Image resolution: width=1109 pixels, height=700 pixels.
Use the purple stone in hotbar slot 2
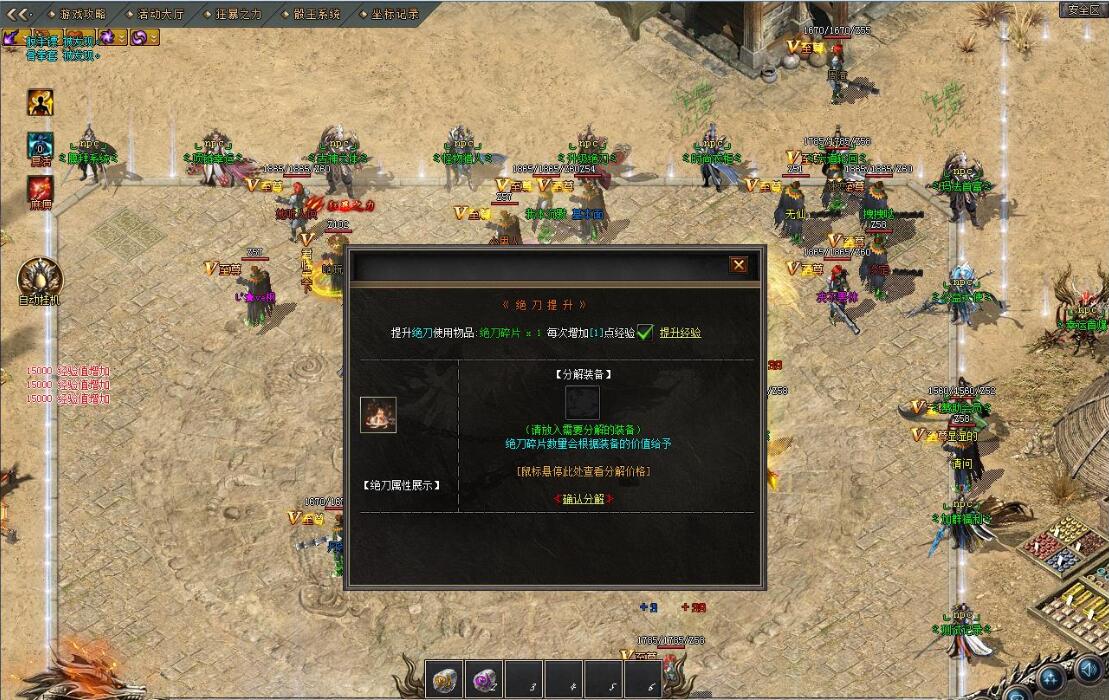[x=483, y=680]
